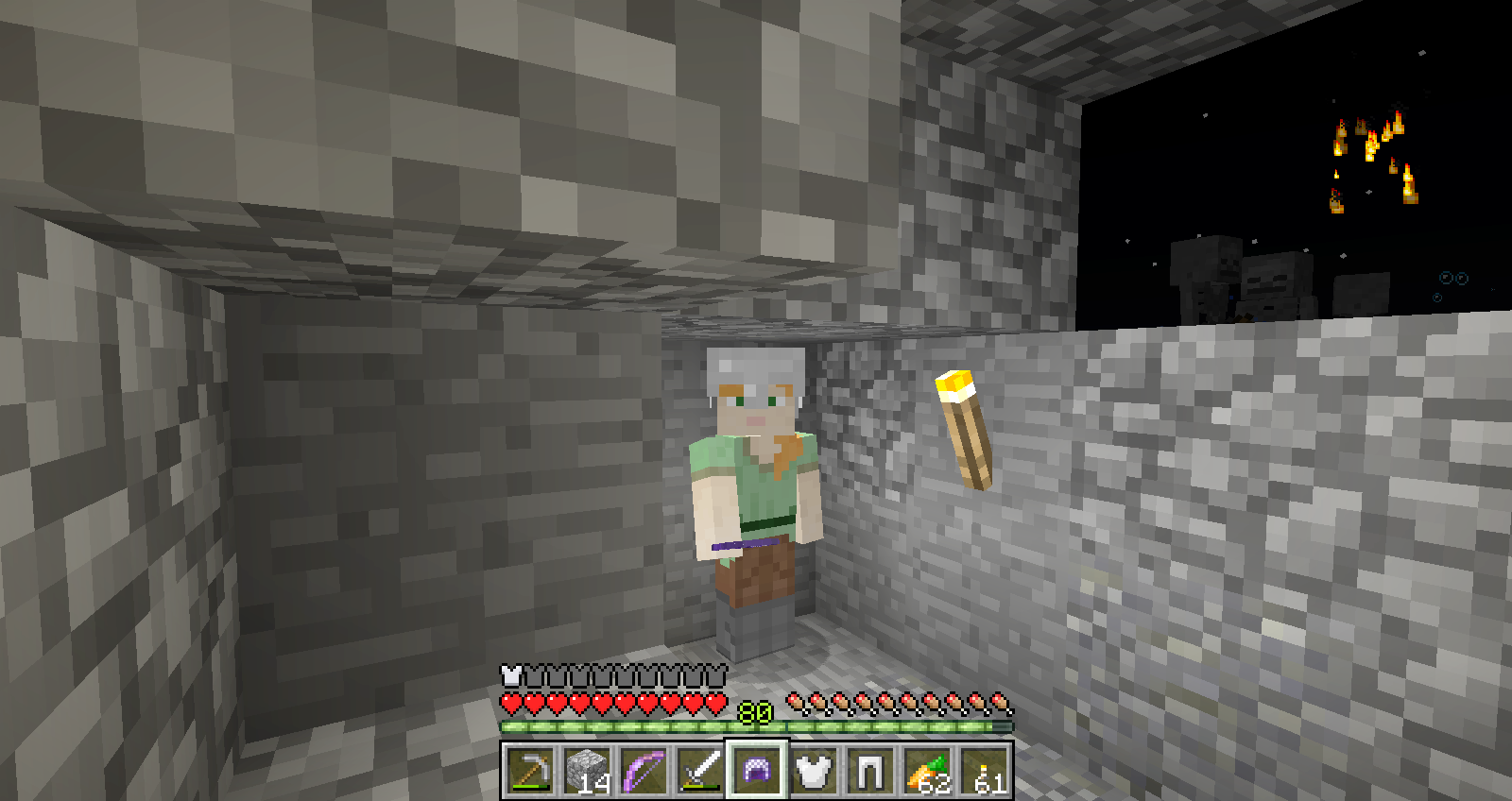
Task: Click the green experience progress bar
Action: point(614,727)
